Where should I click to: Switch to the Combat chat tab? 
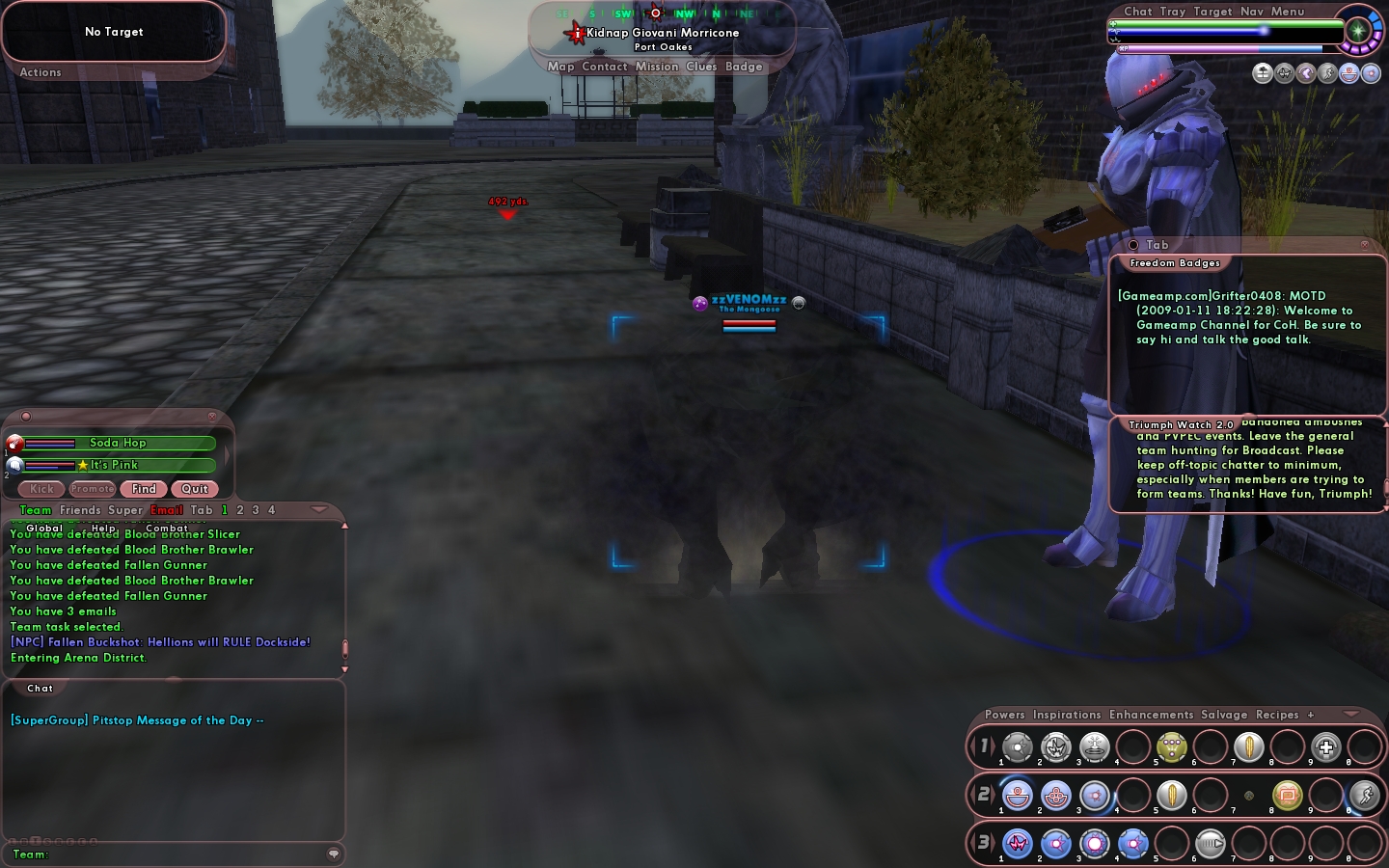tap(167, 528)
